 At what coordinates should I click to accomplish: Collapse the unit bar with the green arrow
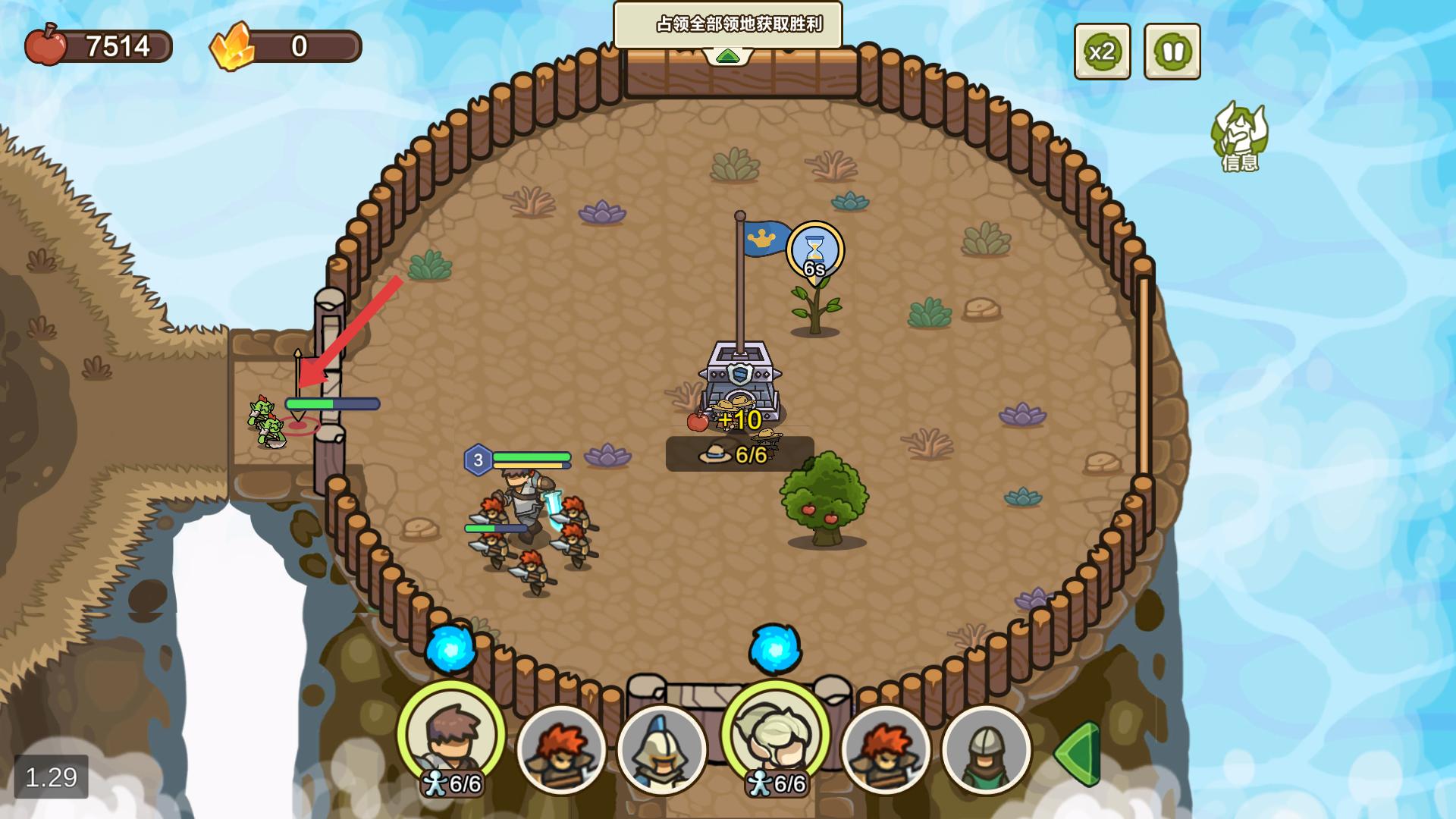click(x=1078, y=753)
